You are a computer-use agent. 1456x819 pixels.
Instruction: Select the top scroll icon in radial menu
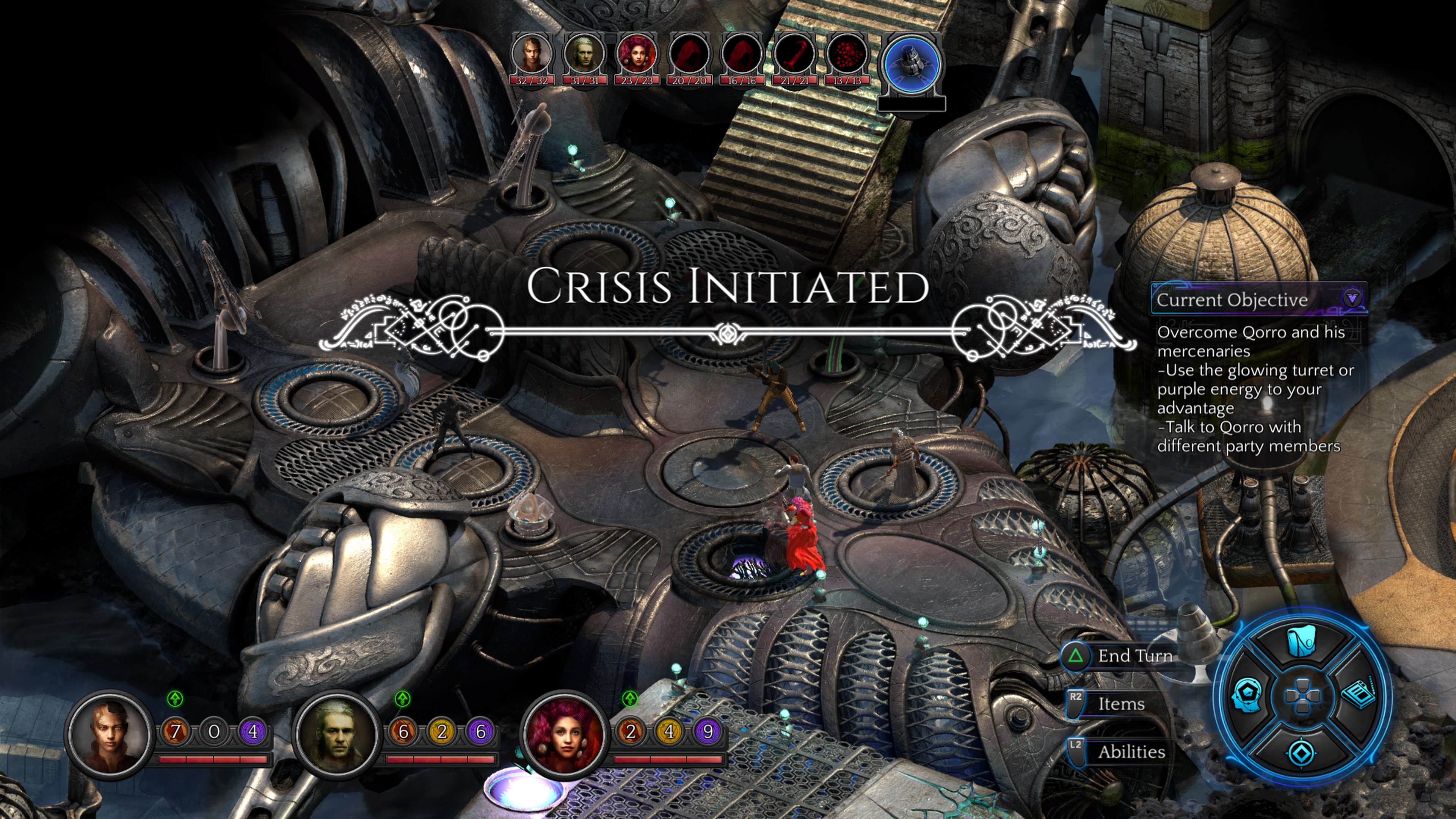(1301, 642)
